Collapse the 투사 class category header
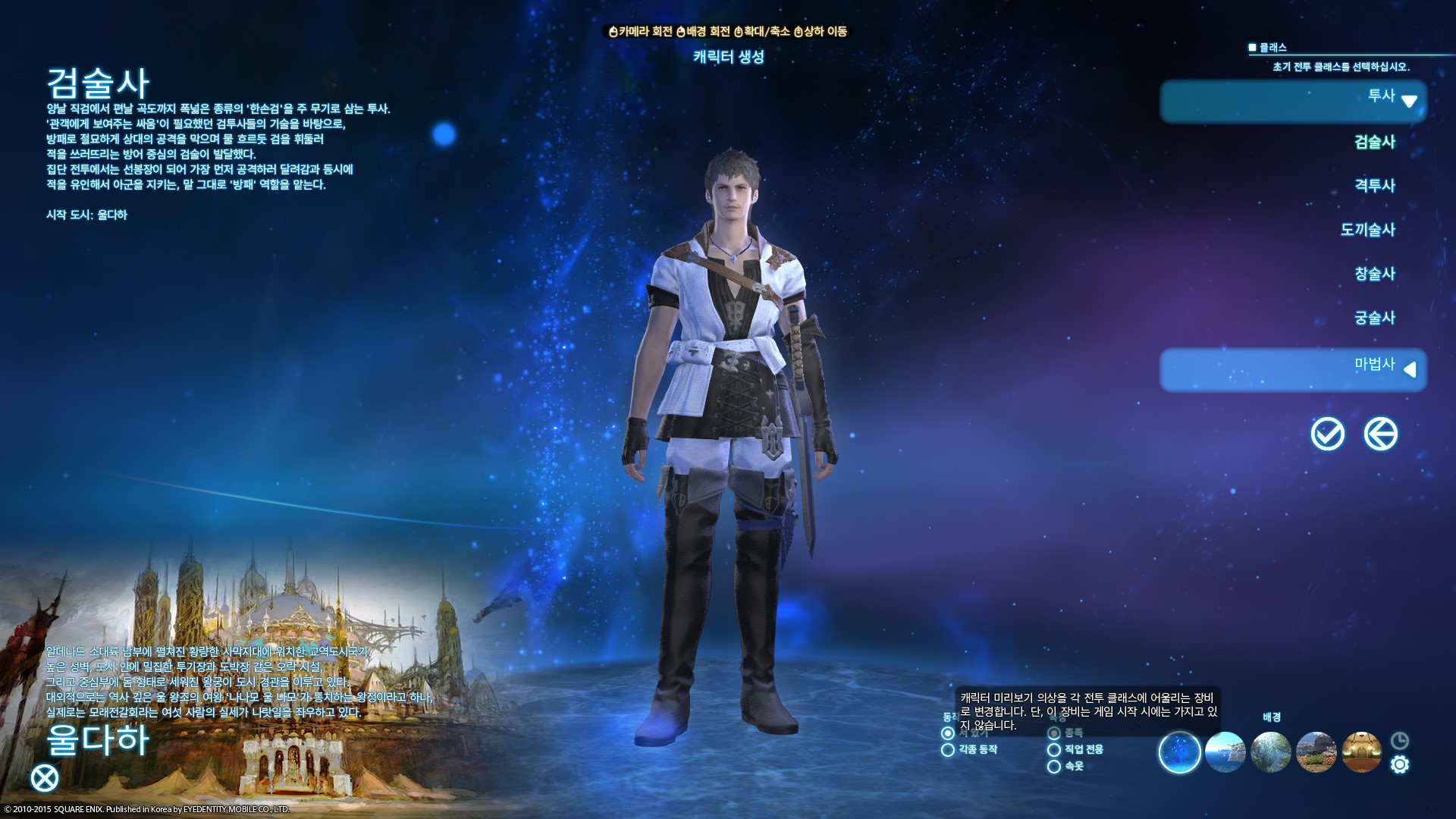1456x819 pixels. [x=1293, y=101]
